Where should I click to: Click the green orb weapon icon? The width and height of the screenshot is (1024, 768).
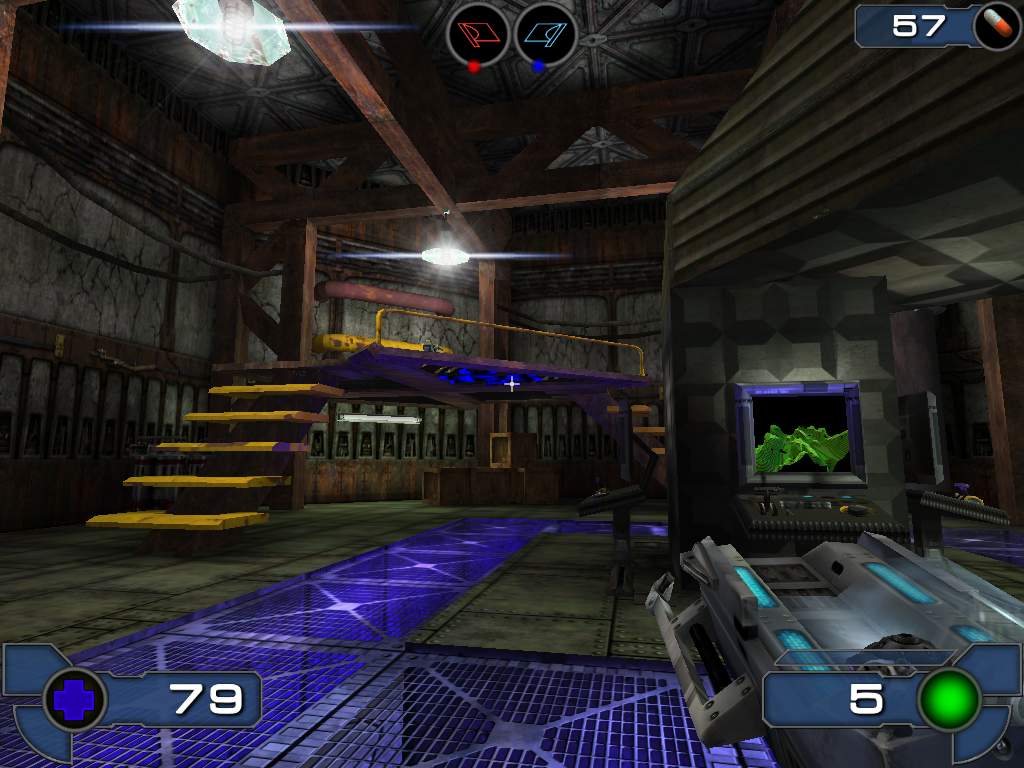click(x=949, y=699)
